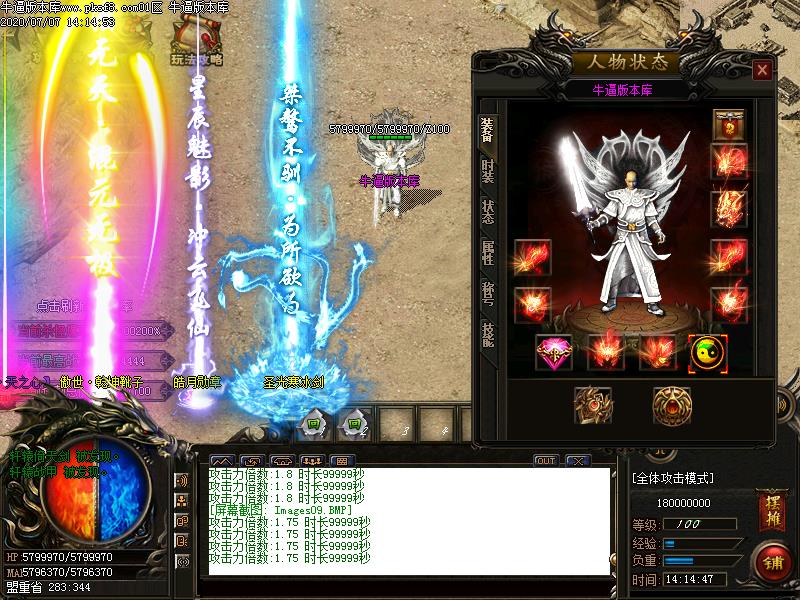Click the OUT button above the chat

[x=545, y=461]
